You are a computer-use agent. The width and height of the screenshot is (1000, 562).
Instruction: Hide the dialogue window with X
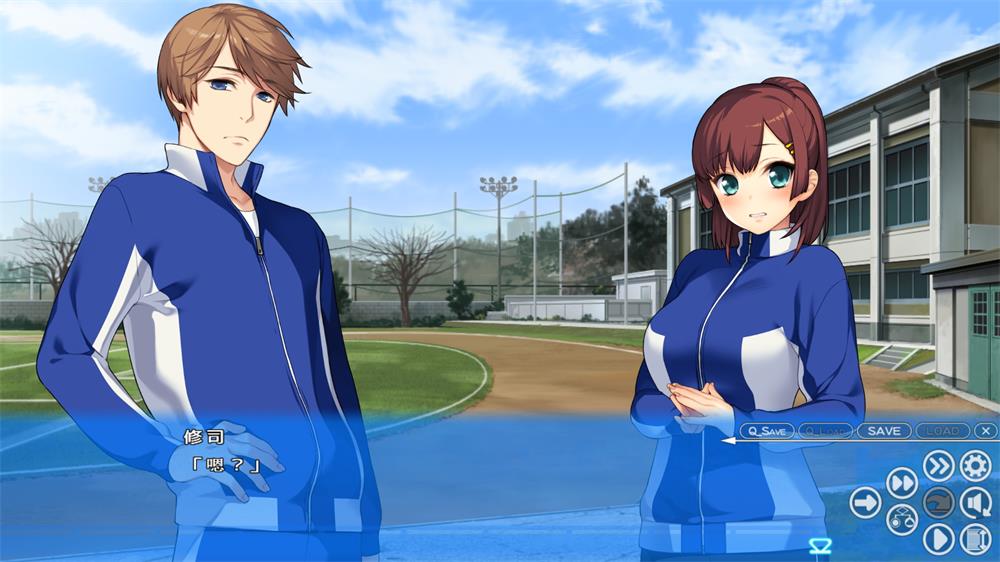coord(986,431)
